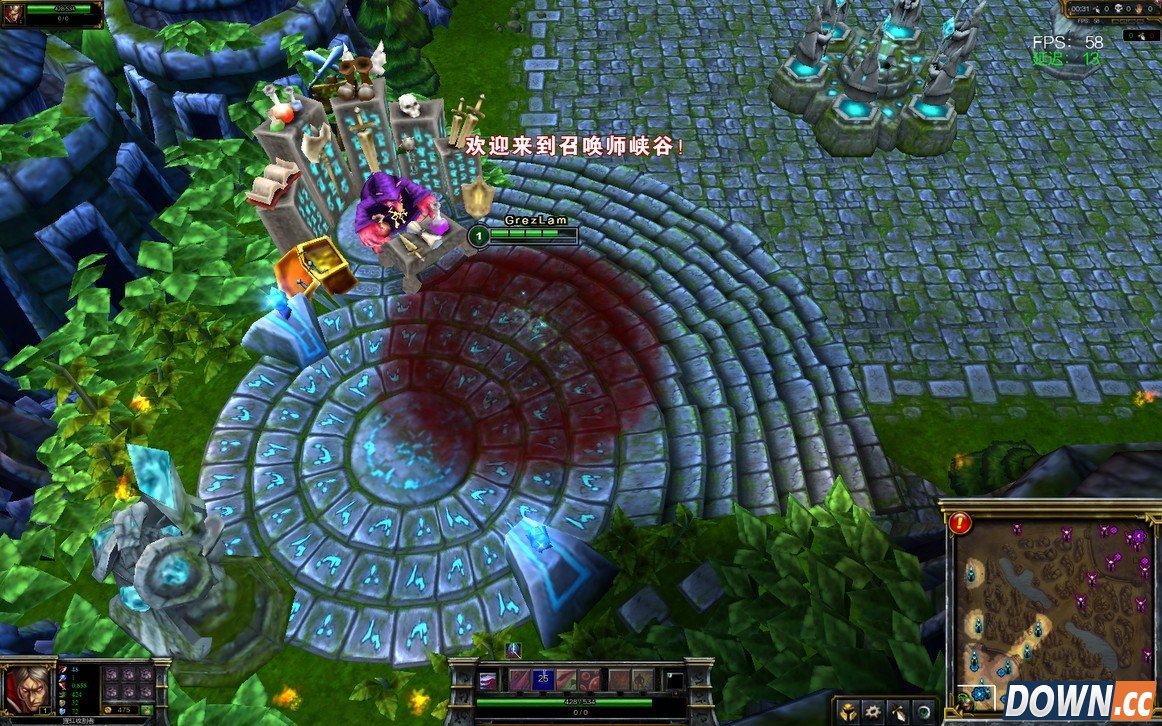Activate the red-and-green slash ability
The image size is (1162, 726).
(566, 681)
